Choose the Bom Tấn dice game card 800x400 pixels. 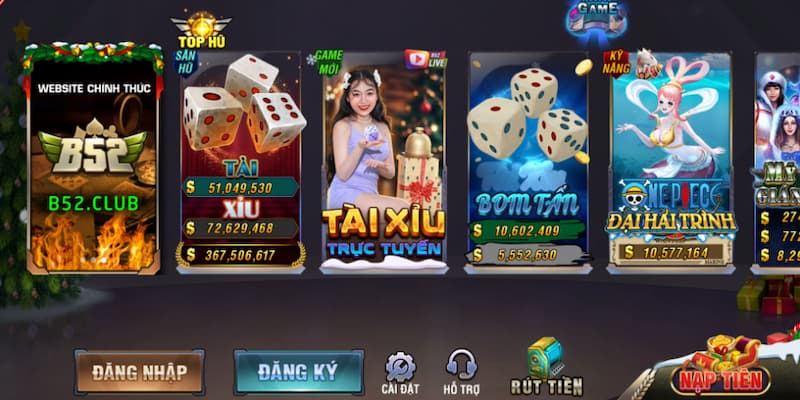point(528,160)
